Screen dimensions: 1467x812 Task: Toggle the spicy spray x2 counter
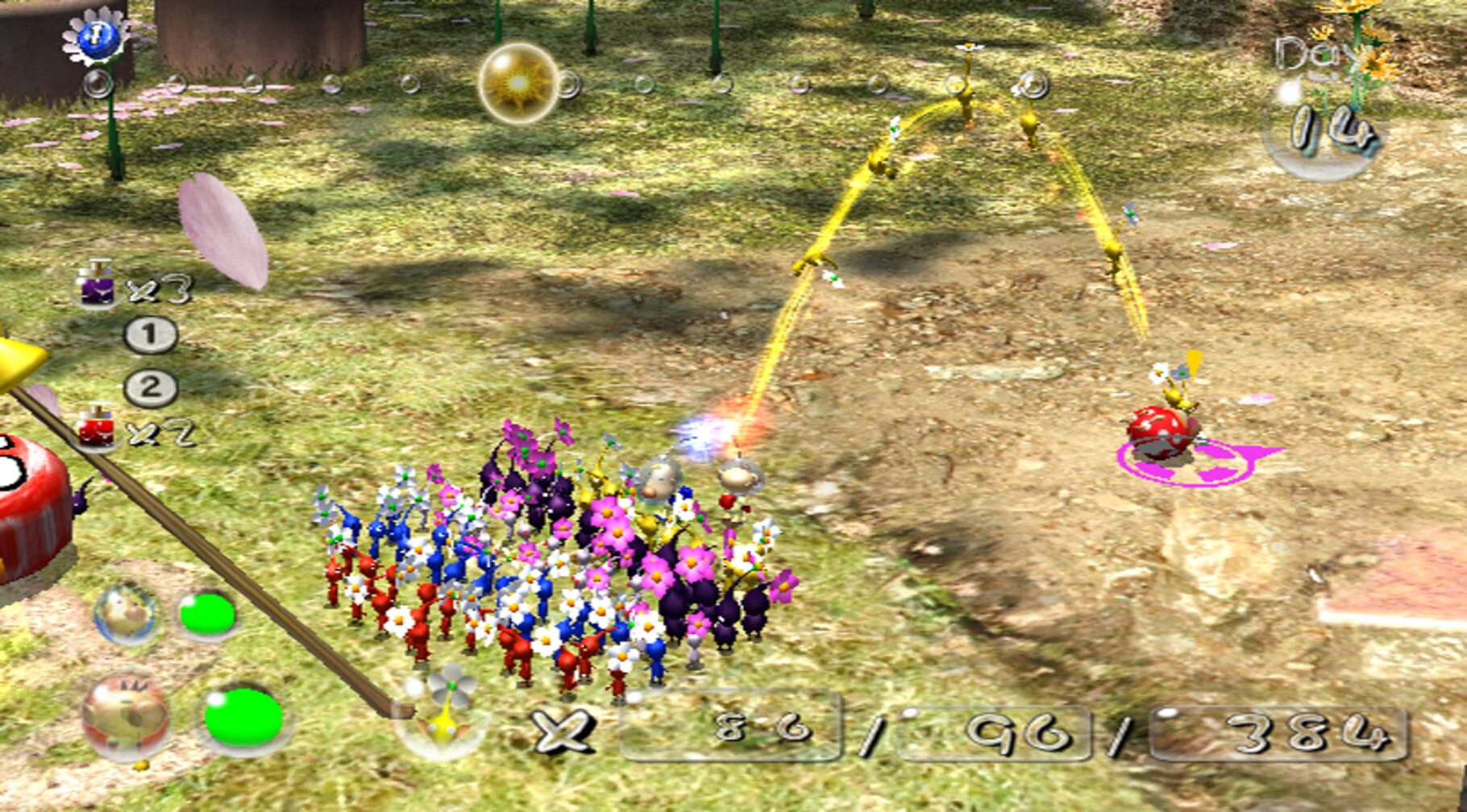tap(157, 432)
